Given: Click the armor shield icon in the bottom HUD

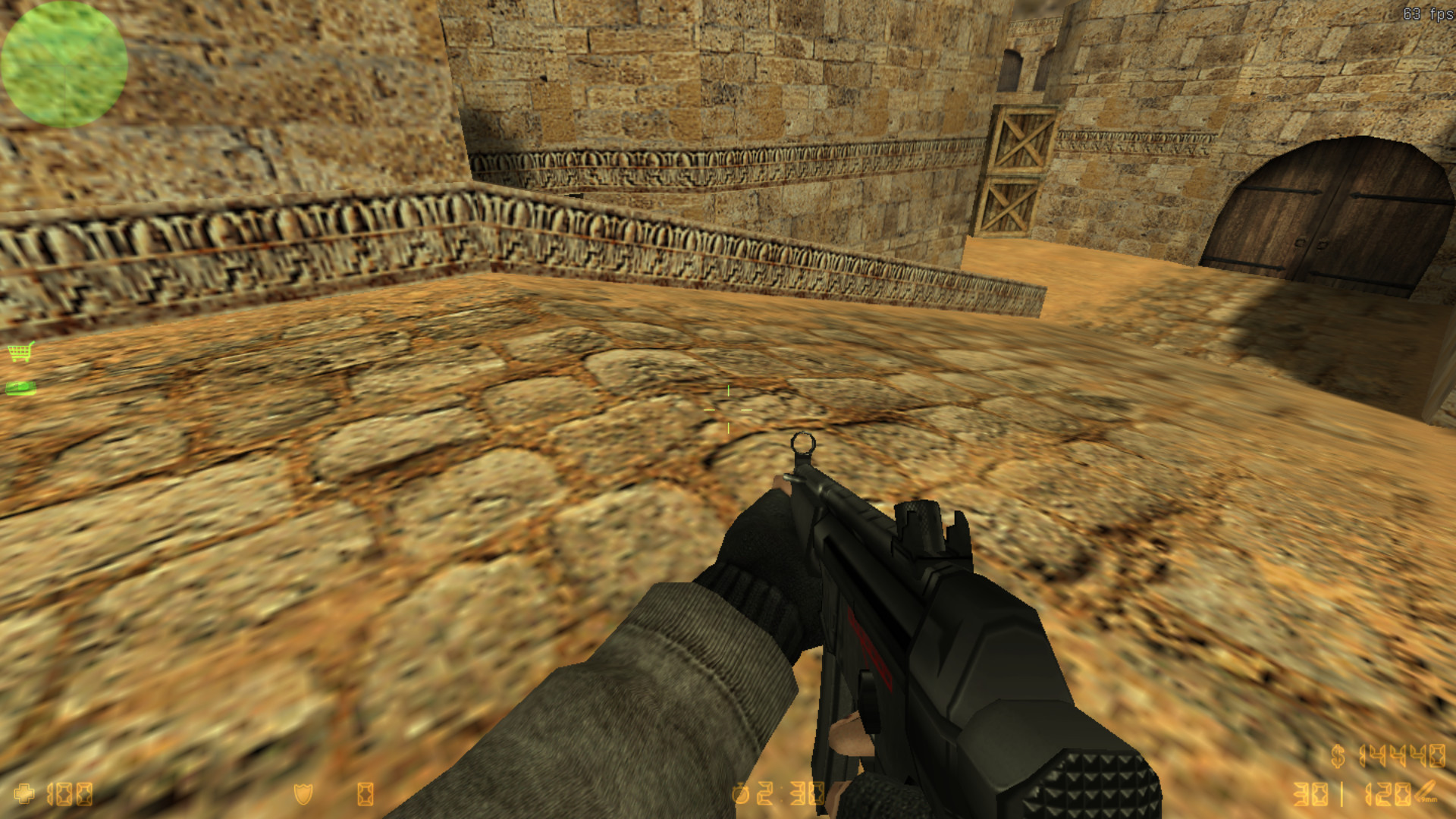Looking at the screenshot, I should click(x=303, y=792).
